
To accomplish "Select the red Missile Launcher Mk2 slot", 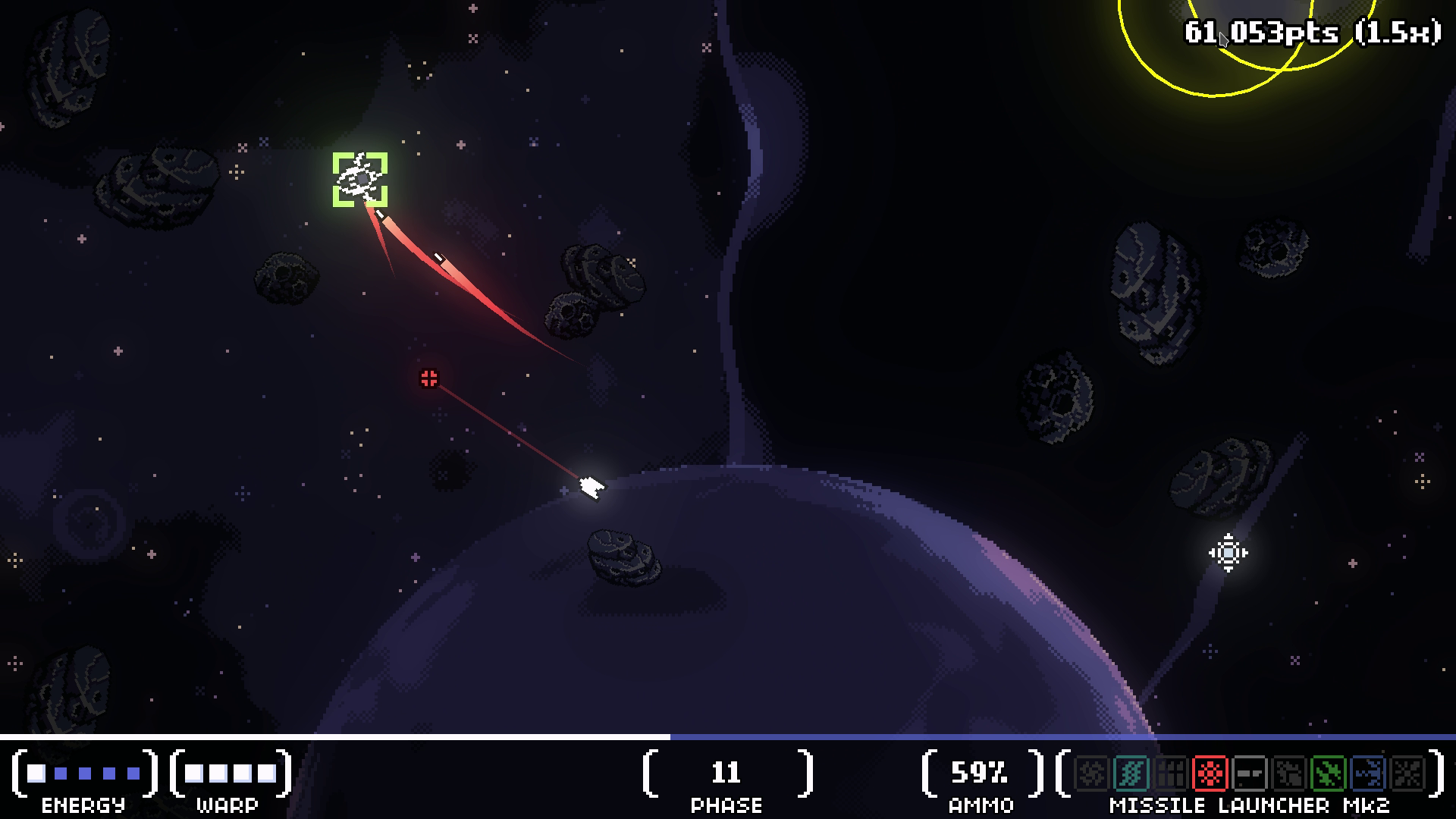I will (x=1210, y=773).
